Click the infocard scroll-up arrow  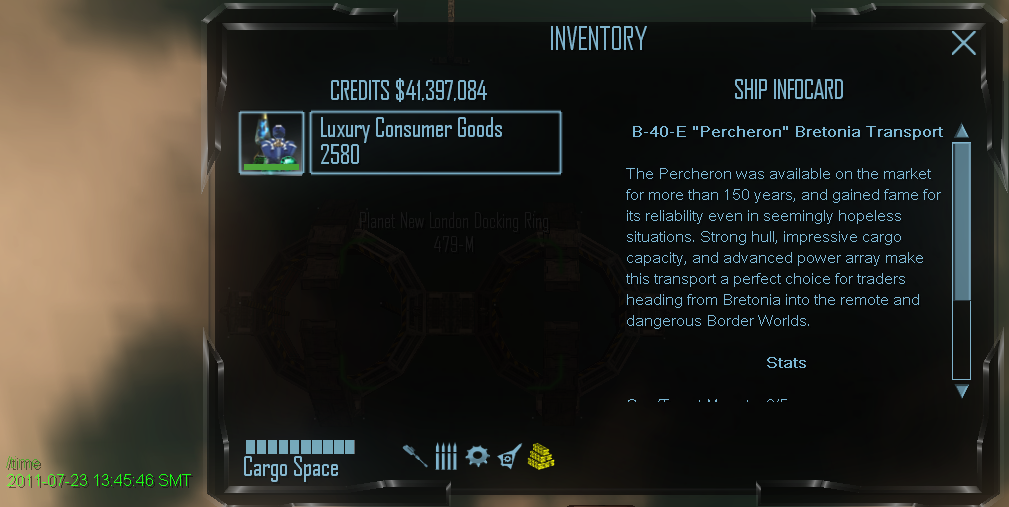962,131
